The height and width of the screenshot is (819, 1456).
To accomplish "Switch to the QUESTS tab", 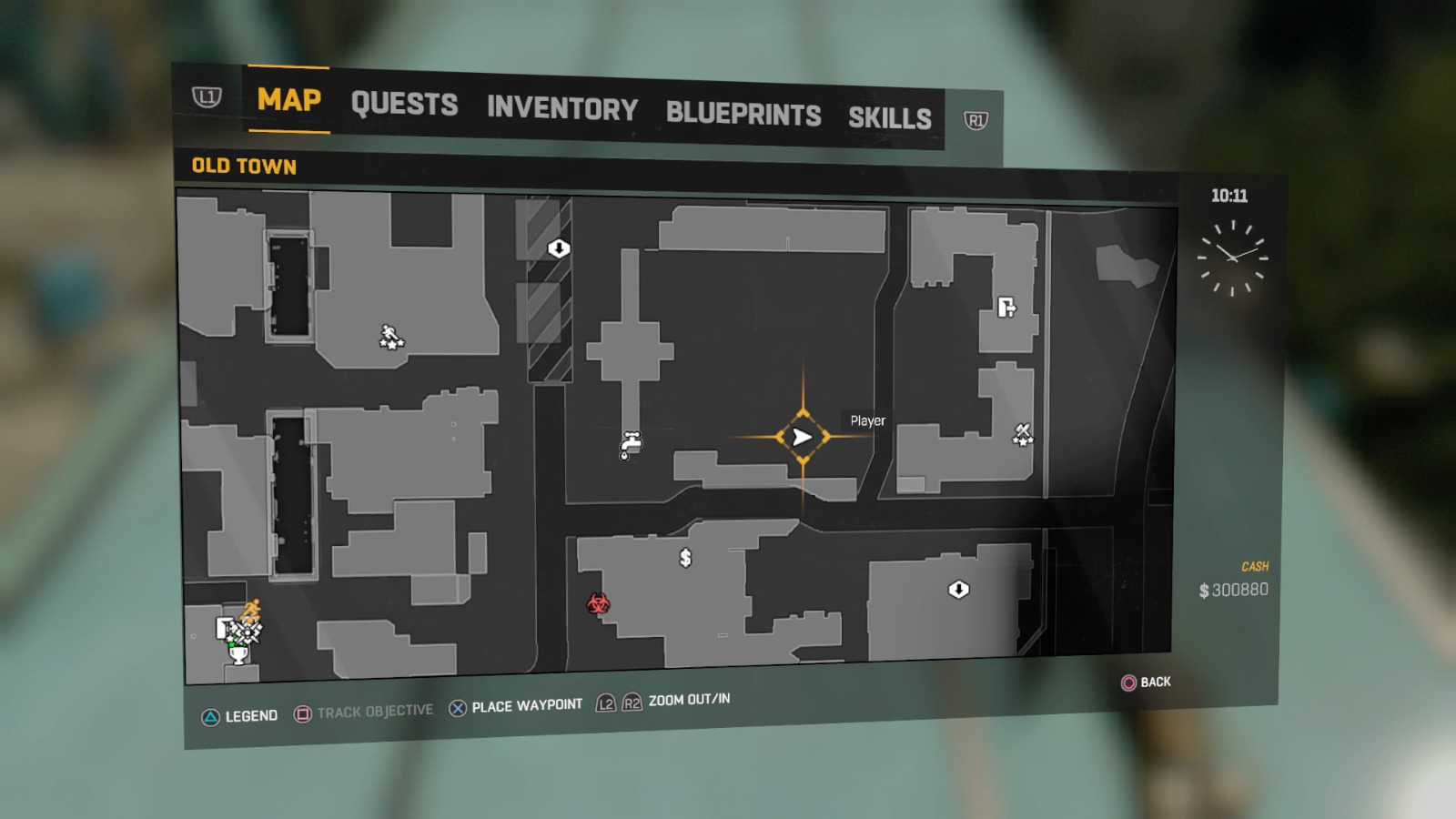I will 406,105.
